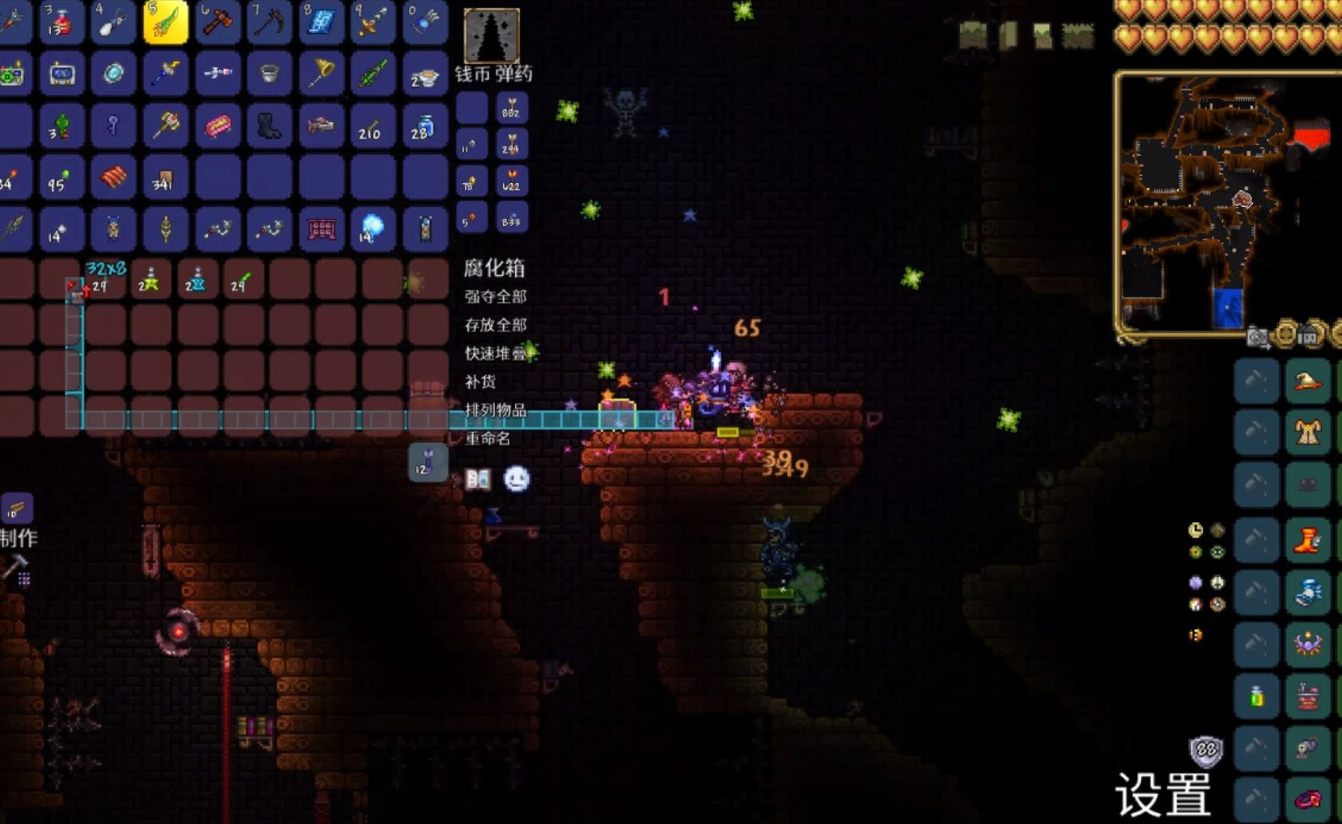Click the red boots accessory slot
Screen dimensions: 1342x824
pos(1308,541)
